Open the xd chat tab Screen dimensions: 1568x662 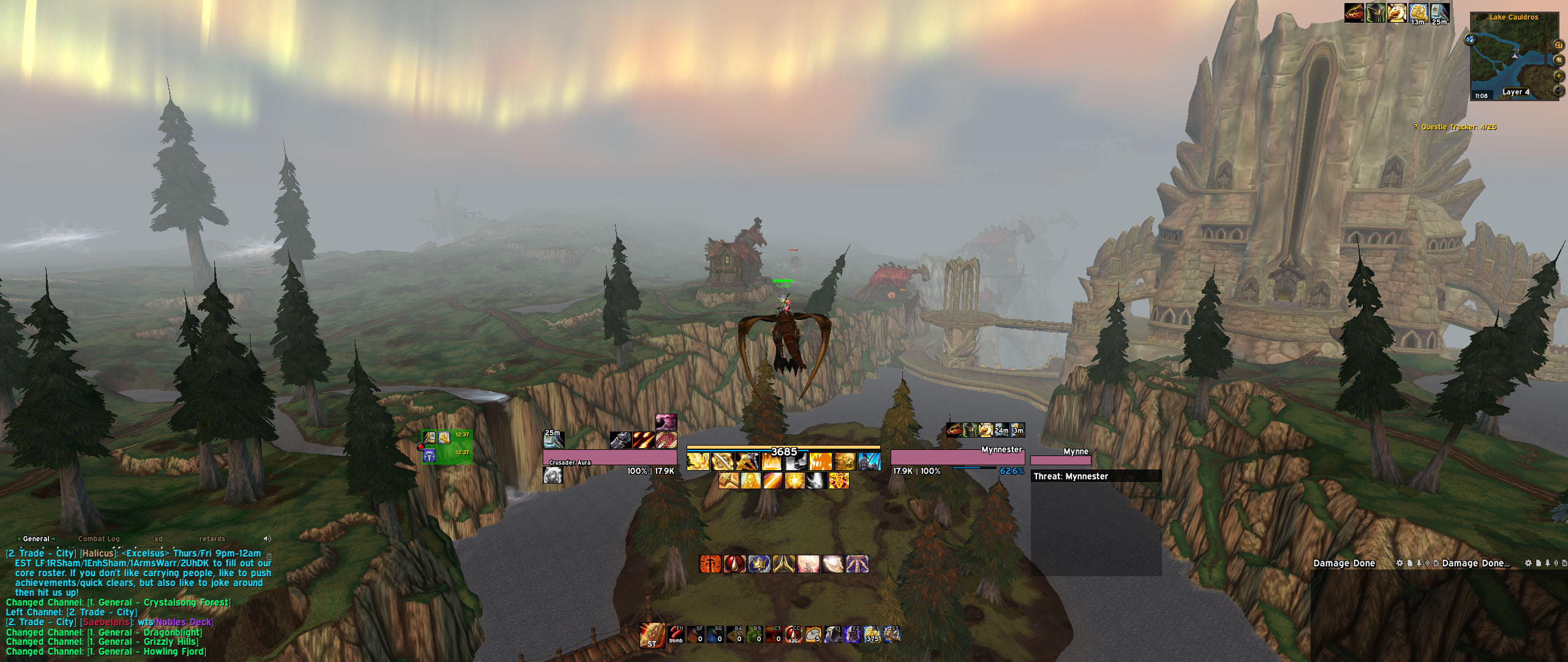click(159, 539)
